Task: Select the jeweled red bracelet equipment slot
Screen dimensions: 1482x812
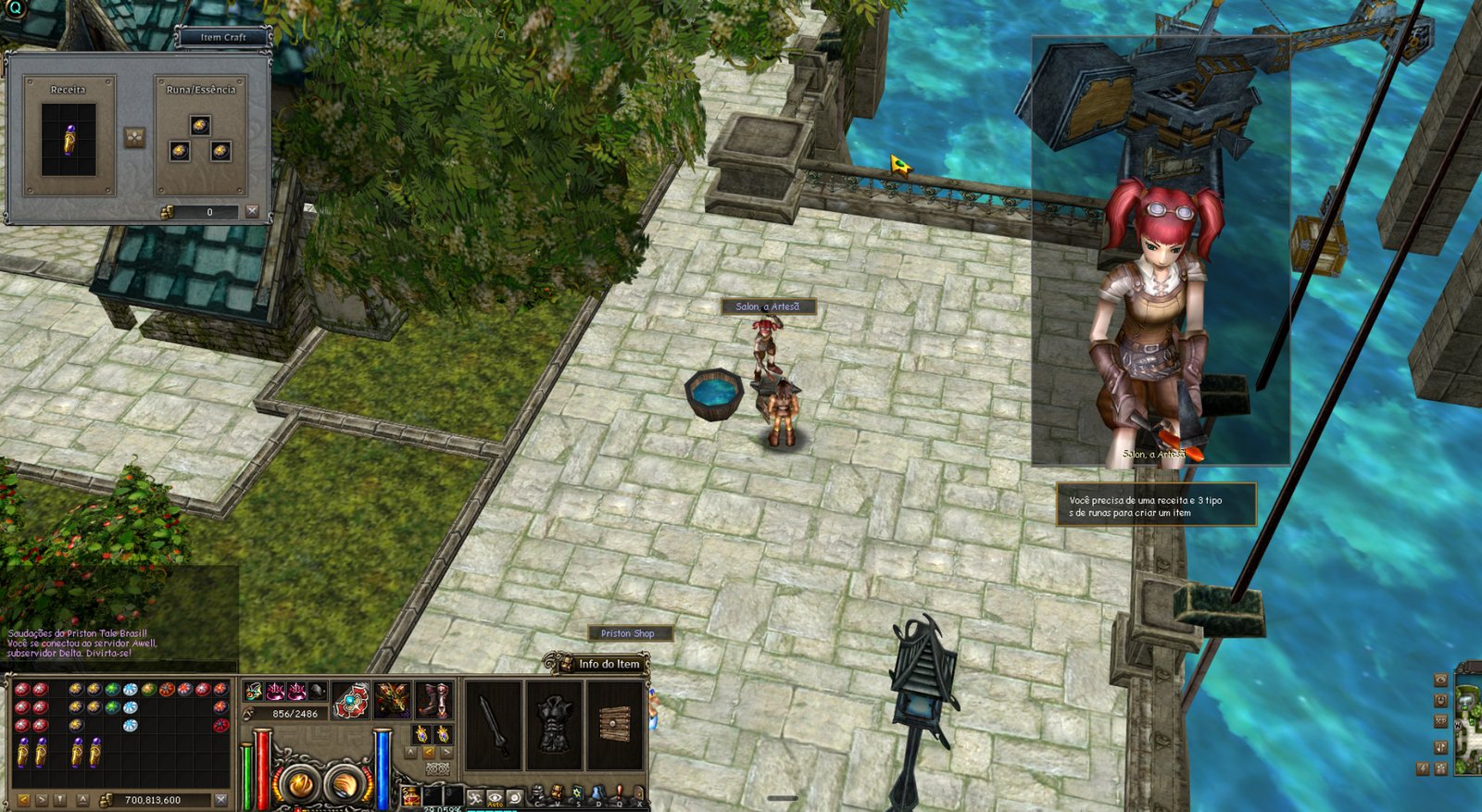Action: pos(351,700)
